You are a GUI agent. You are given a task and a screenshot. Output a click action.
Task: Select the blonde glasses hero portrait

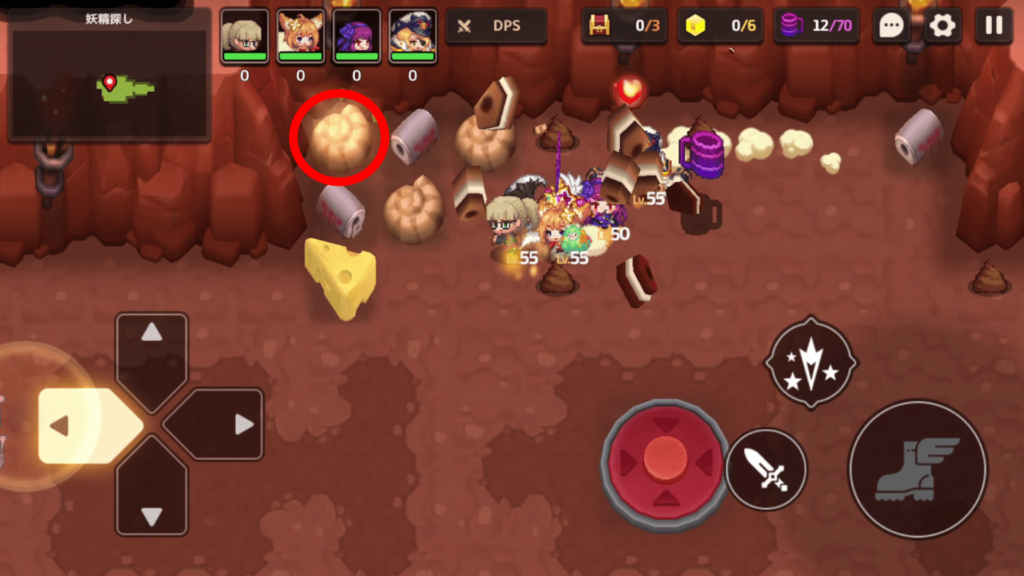pos(245,33)
